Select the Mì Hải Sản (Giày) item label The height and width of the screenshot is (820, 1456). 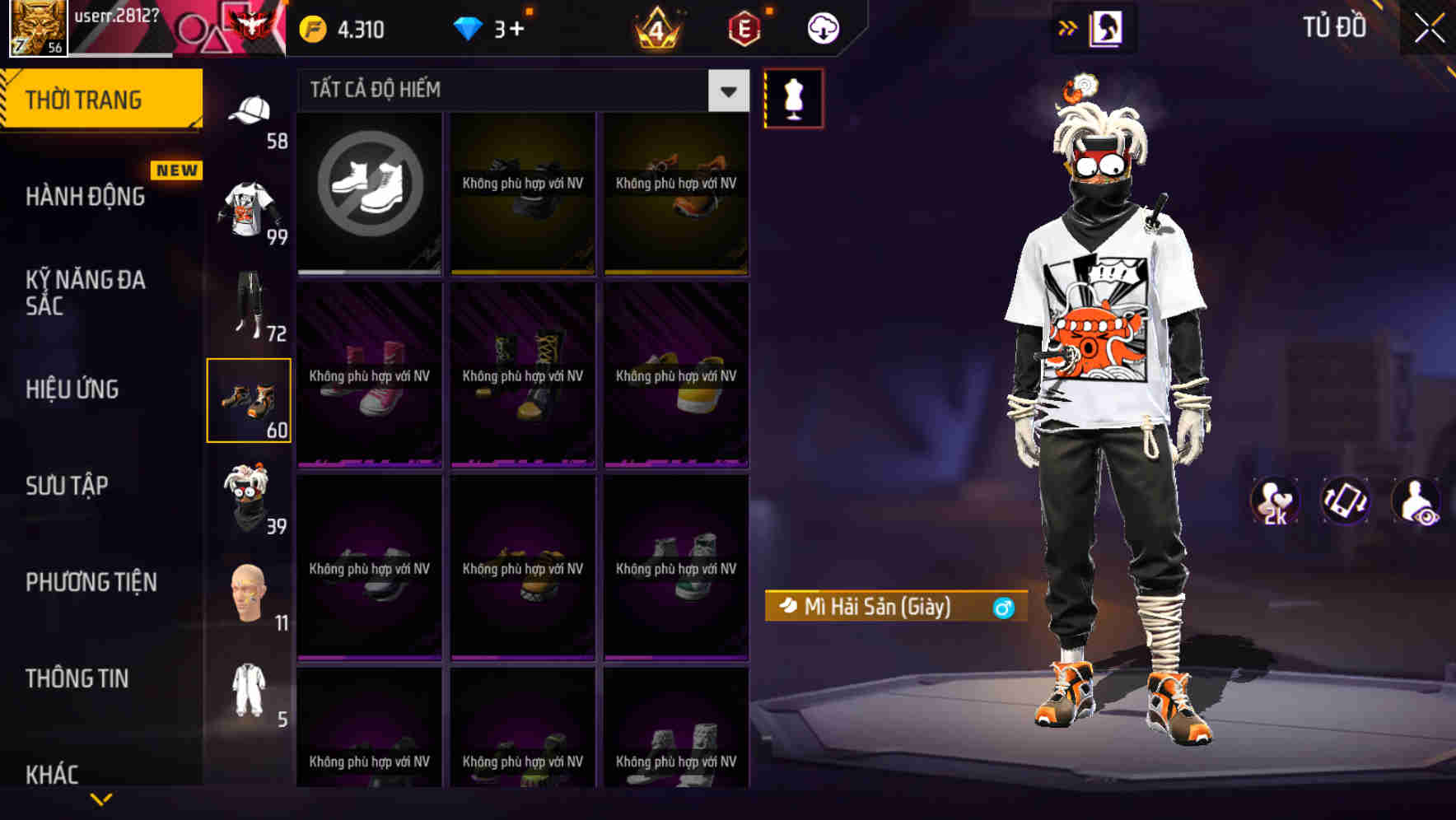tap(873, 608)
